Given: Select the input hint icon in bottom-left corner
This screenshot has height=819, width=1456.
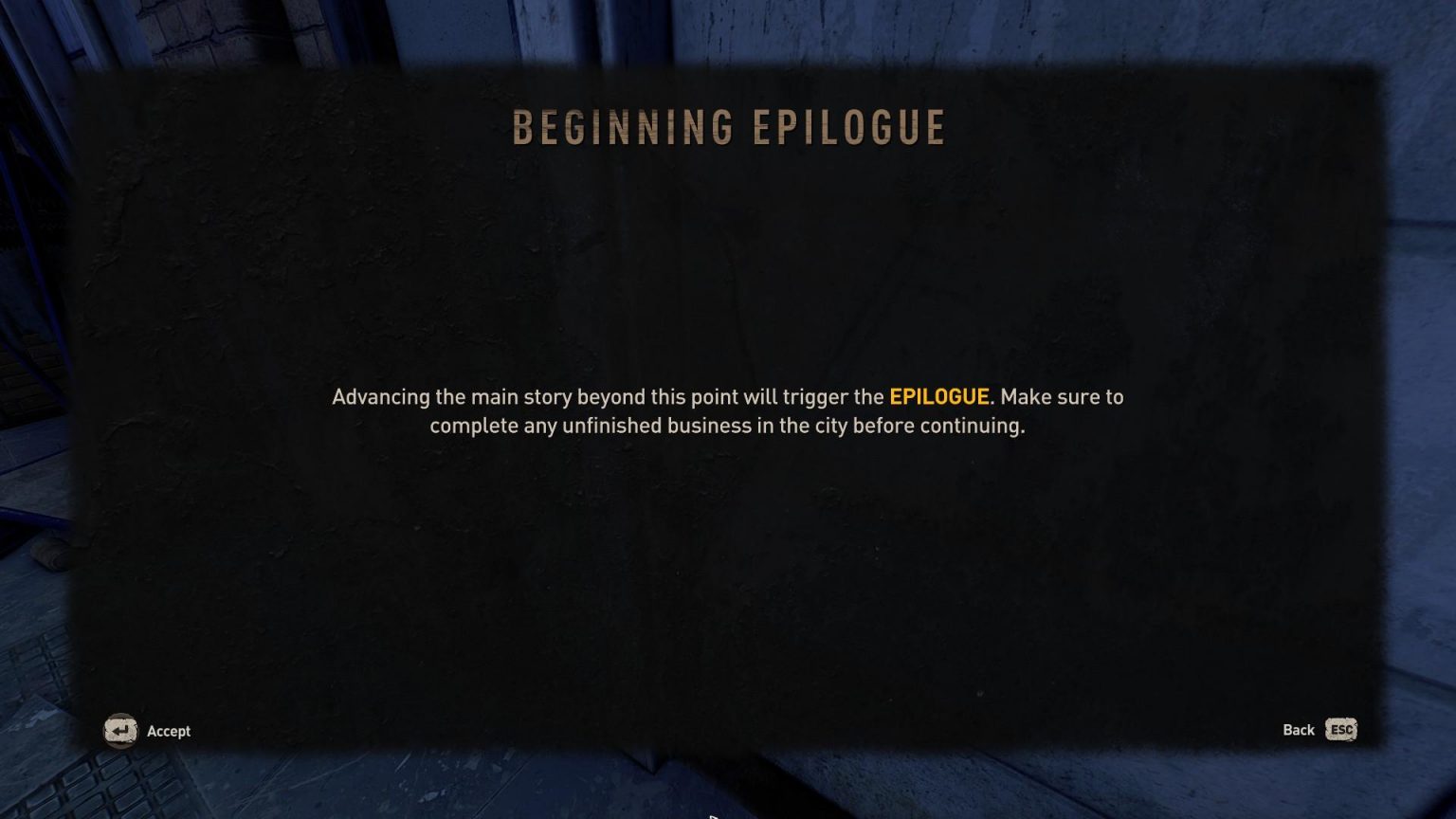Looking at the screenshot, I should (x=120, y=731).
